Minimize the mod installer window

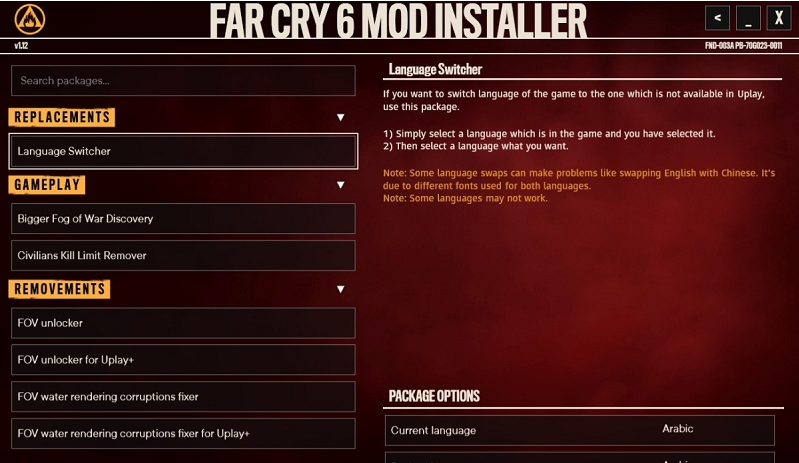point(748,18)
